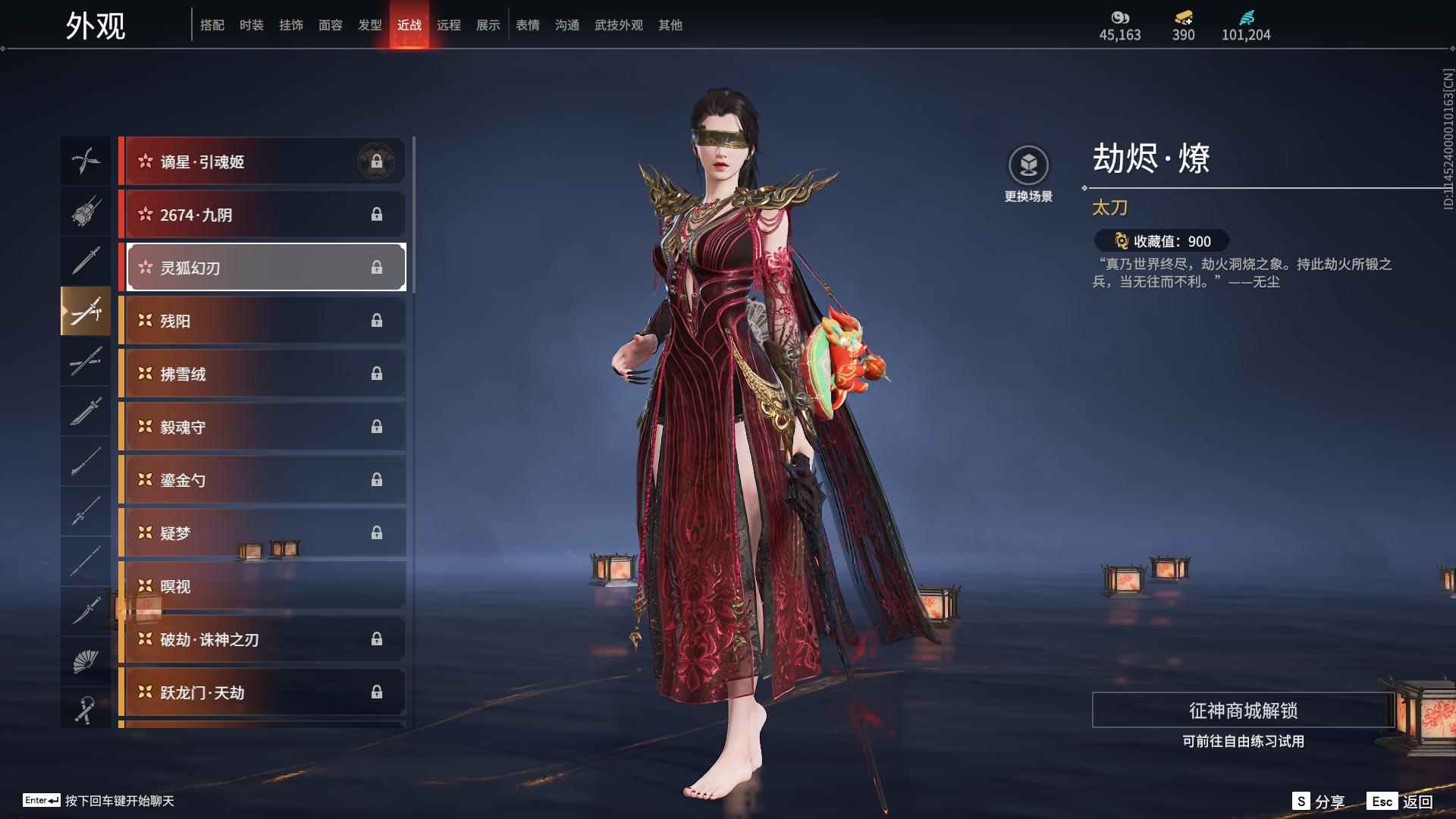
Task: Click the lock icon on the 灵狐幻刃 entry
Action: click(378, 267)
